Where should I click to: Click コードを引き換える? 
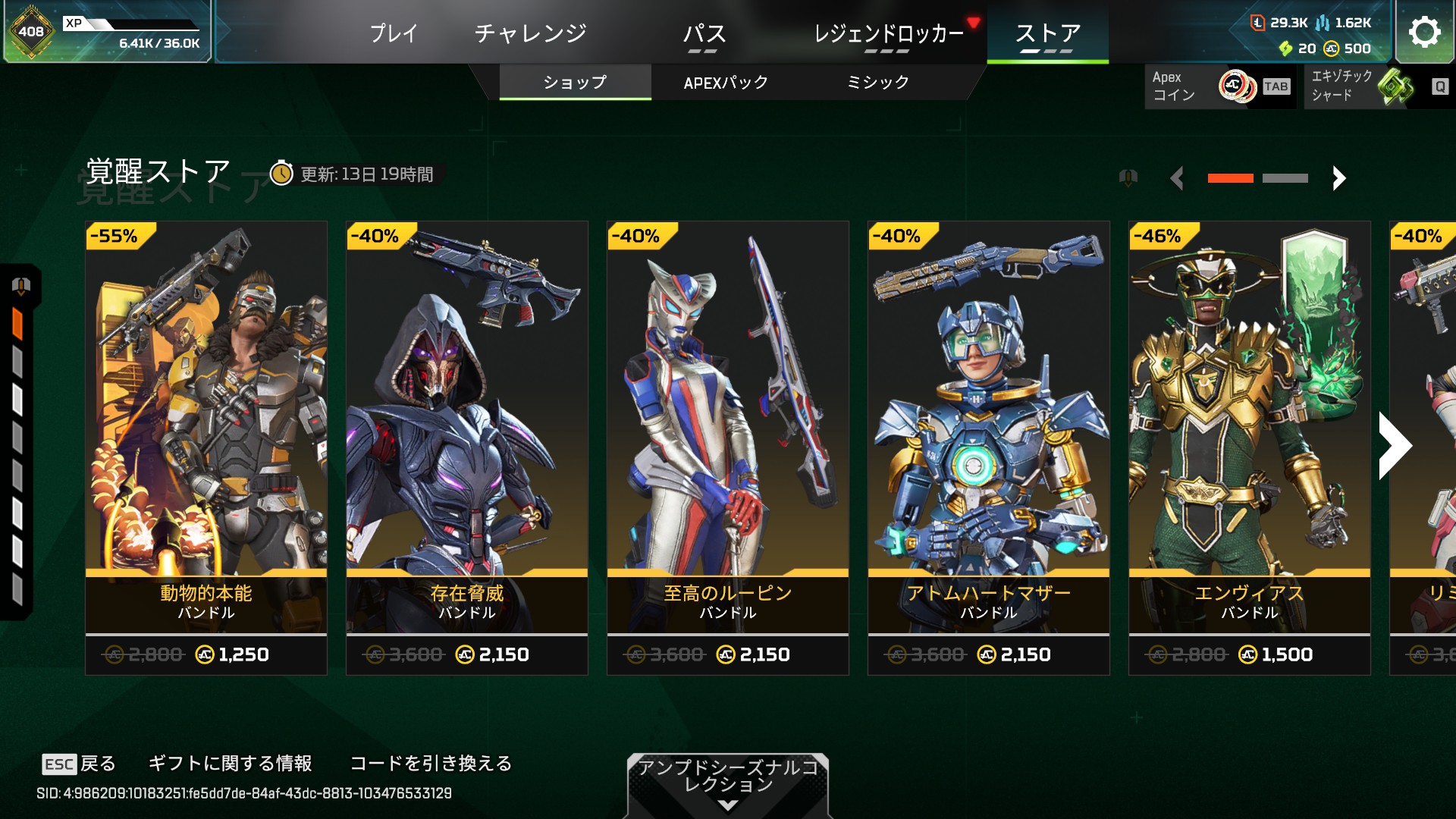tap(431, 764)
